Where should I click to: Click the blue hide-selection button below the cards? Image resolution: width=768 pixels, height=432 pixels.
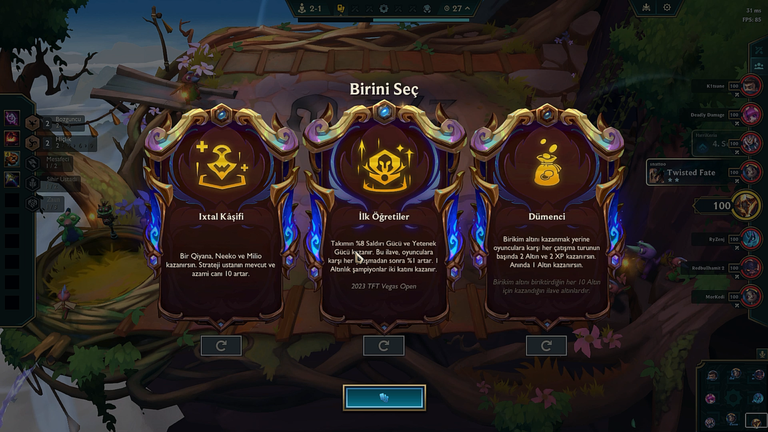384,397
